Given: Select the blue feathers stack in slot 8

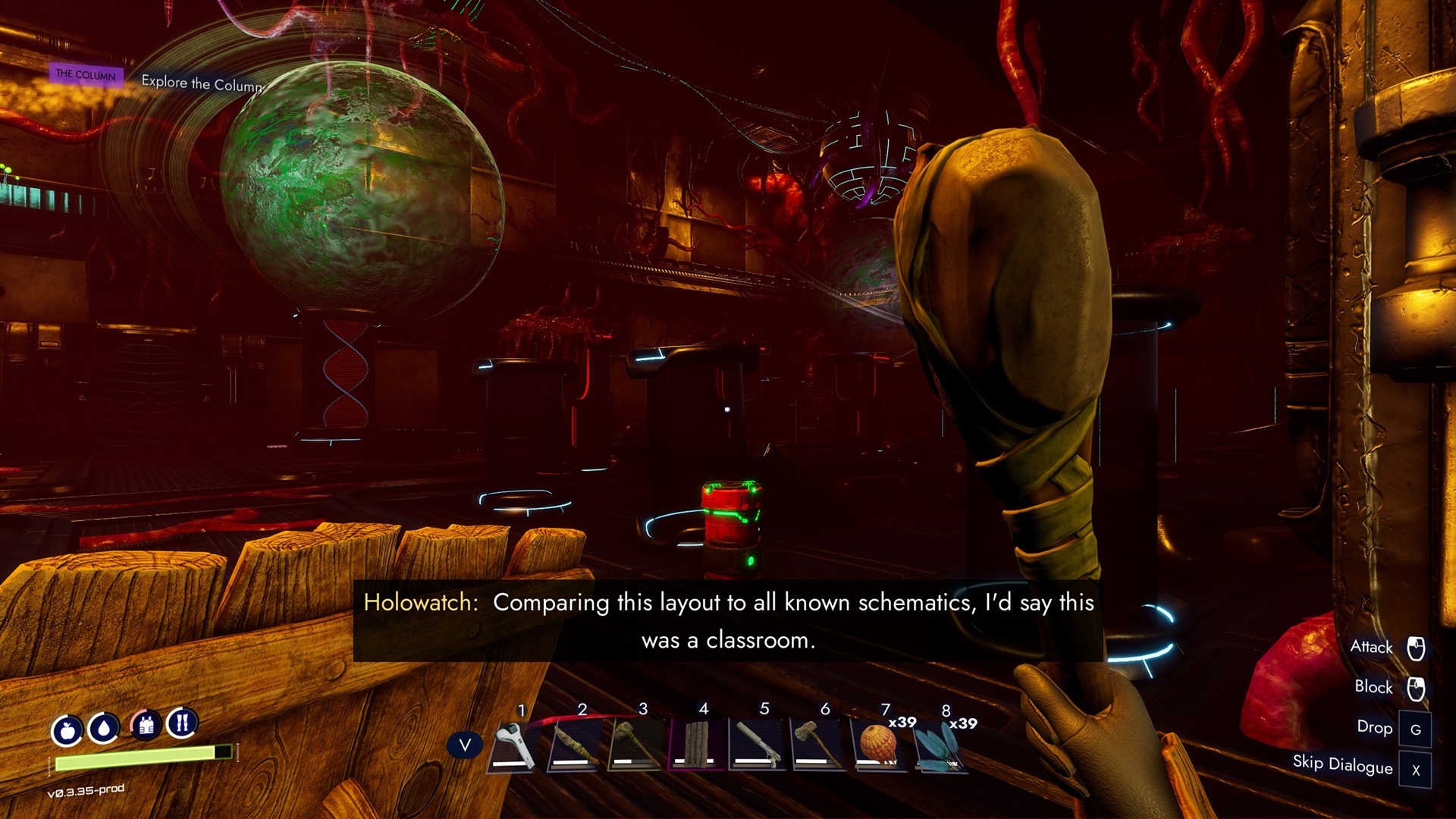Looking at the screenshot, I should [x=940, y=746].
